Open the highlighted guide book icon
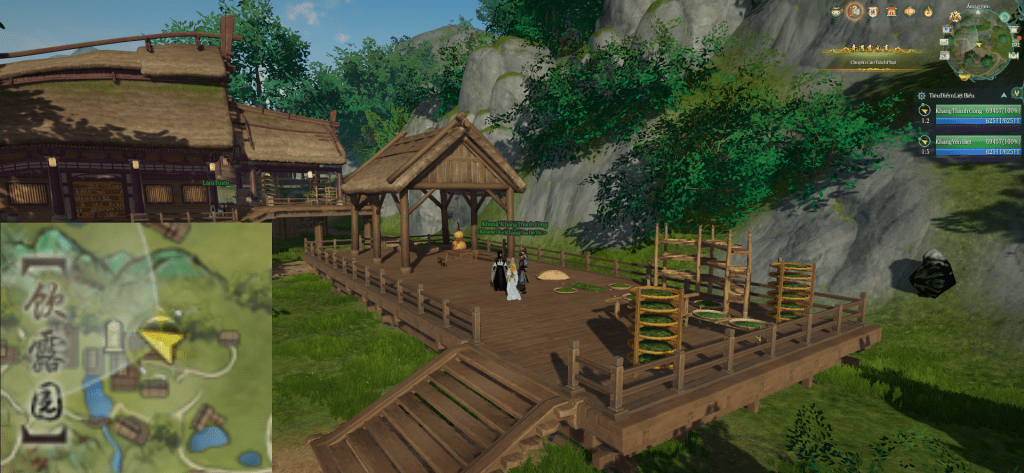This screenshot has height=473, width=1024. click(x=855, y=11)
